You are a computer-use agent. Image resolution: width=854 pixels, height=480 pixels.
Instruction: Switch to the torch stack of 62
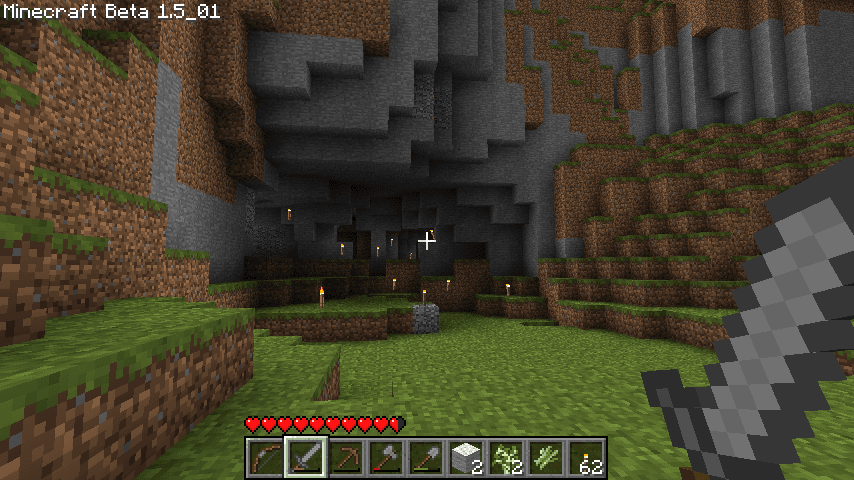point(585,458)
